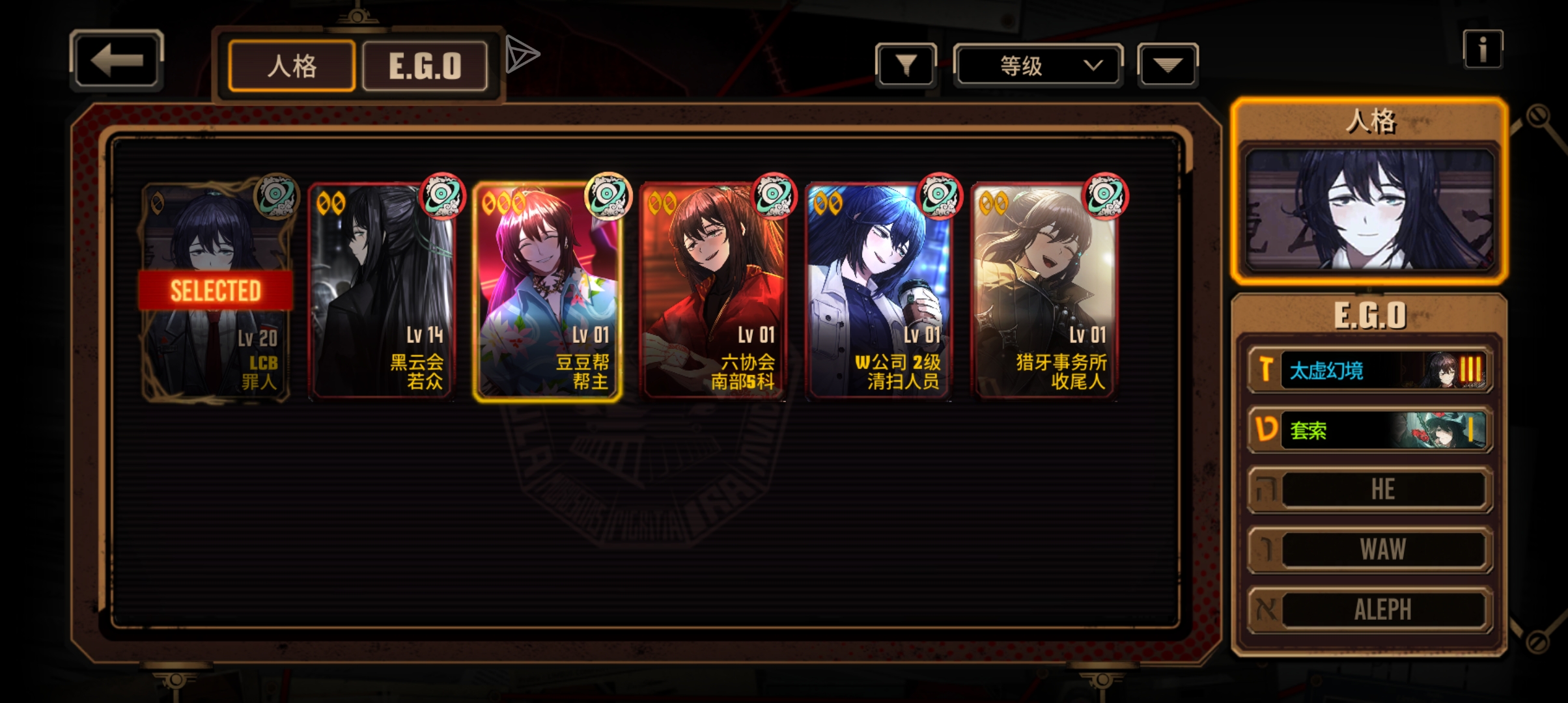Toggle sort order with the down arrow
The image size is (1568, 703).
[x=1167, y=65]
